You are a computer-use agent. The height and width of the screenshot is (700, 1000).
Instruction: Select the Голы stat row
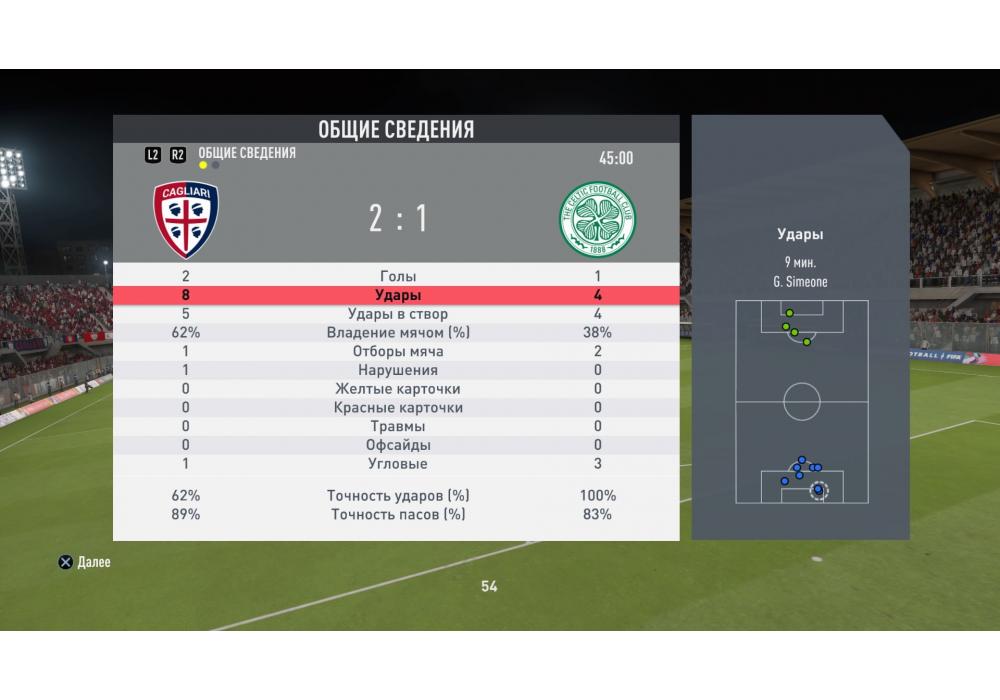[398, 276]
